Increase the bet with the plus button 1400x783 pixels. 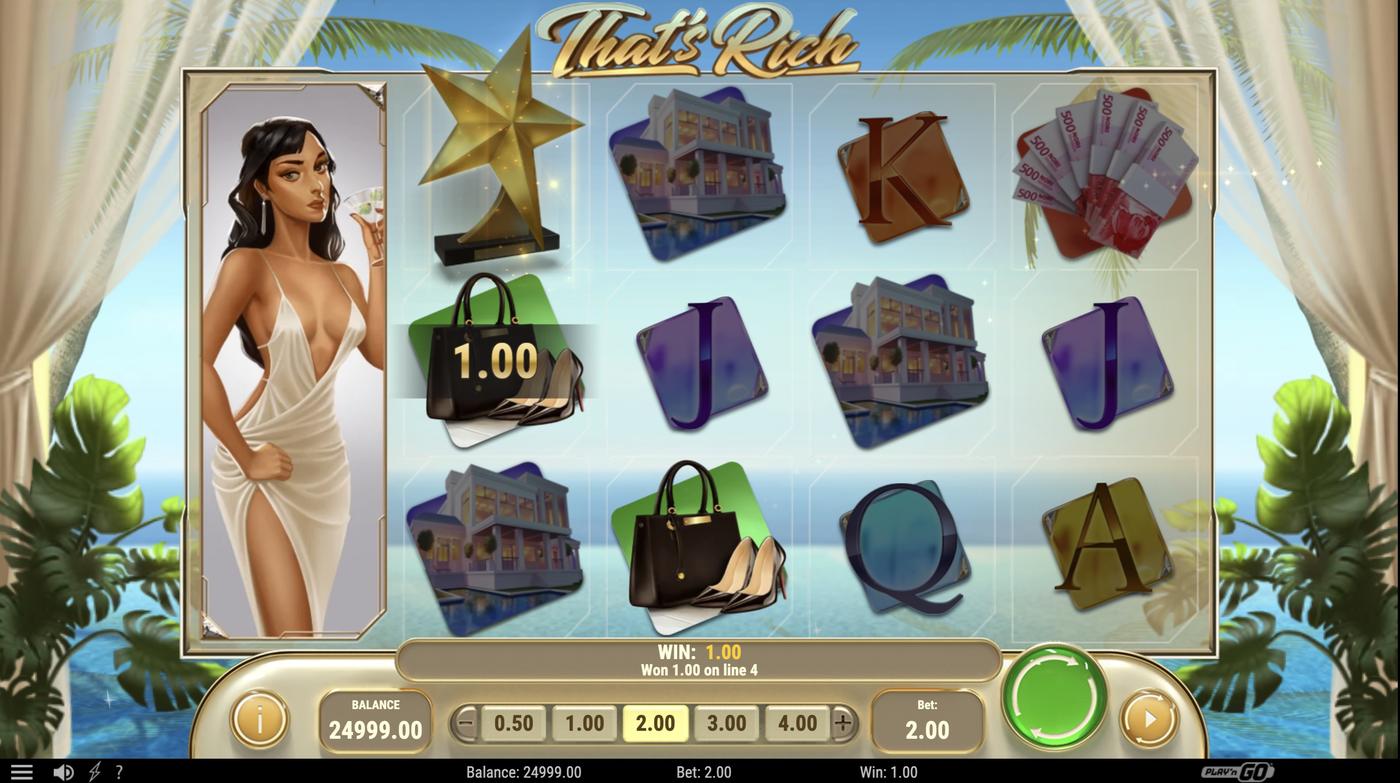[x=843, y=723]
